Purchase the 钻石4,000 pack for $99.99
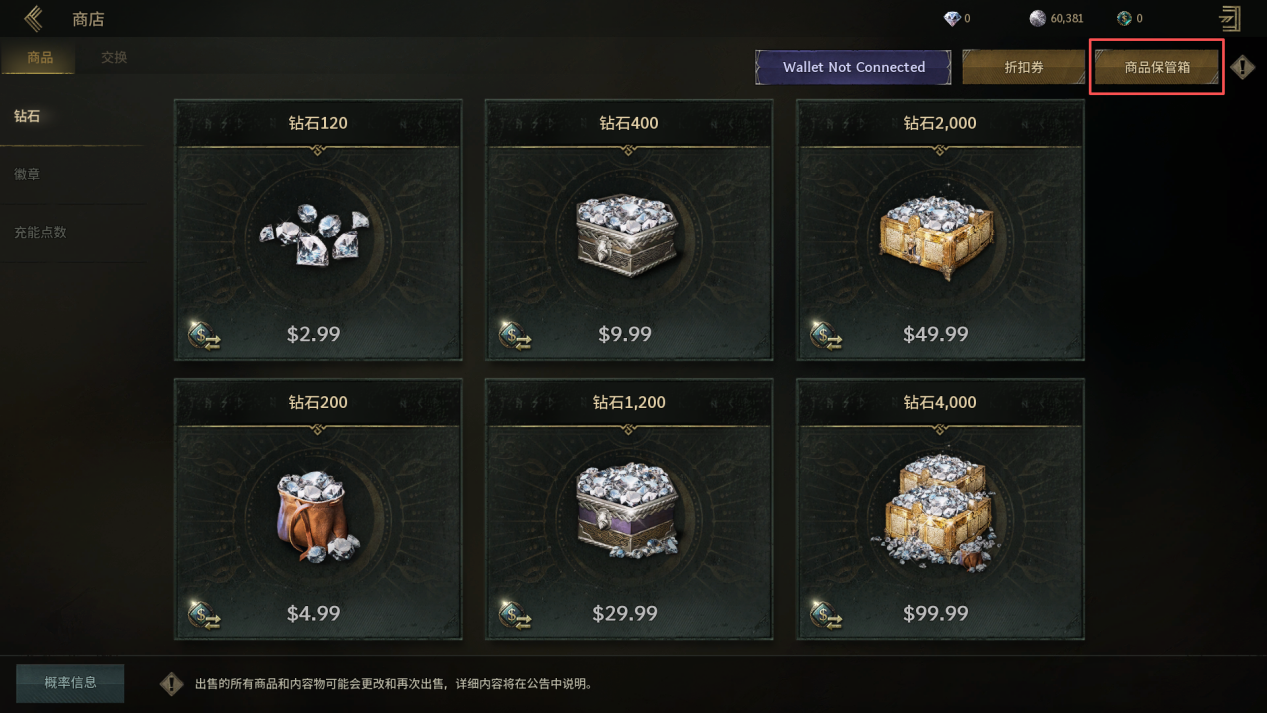Screen dimensions: 1267x713 [x=939, y=509]
